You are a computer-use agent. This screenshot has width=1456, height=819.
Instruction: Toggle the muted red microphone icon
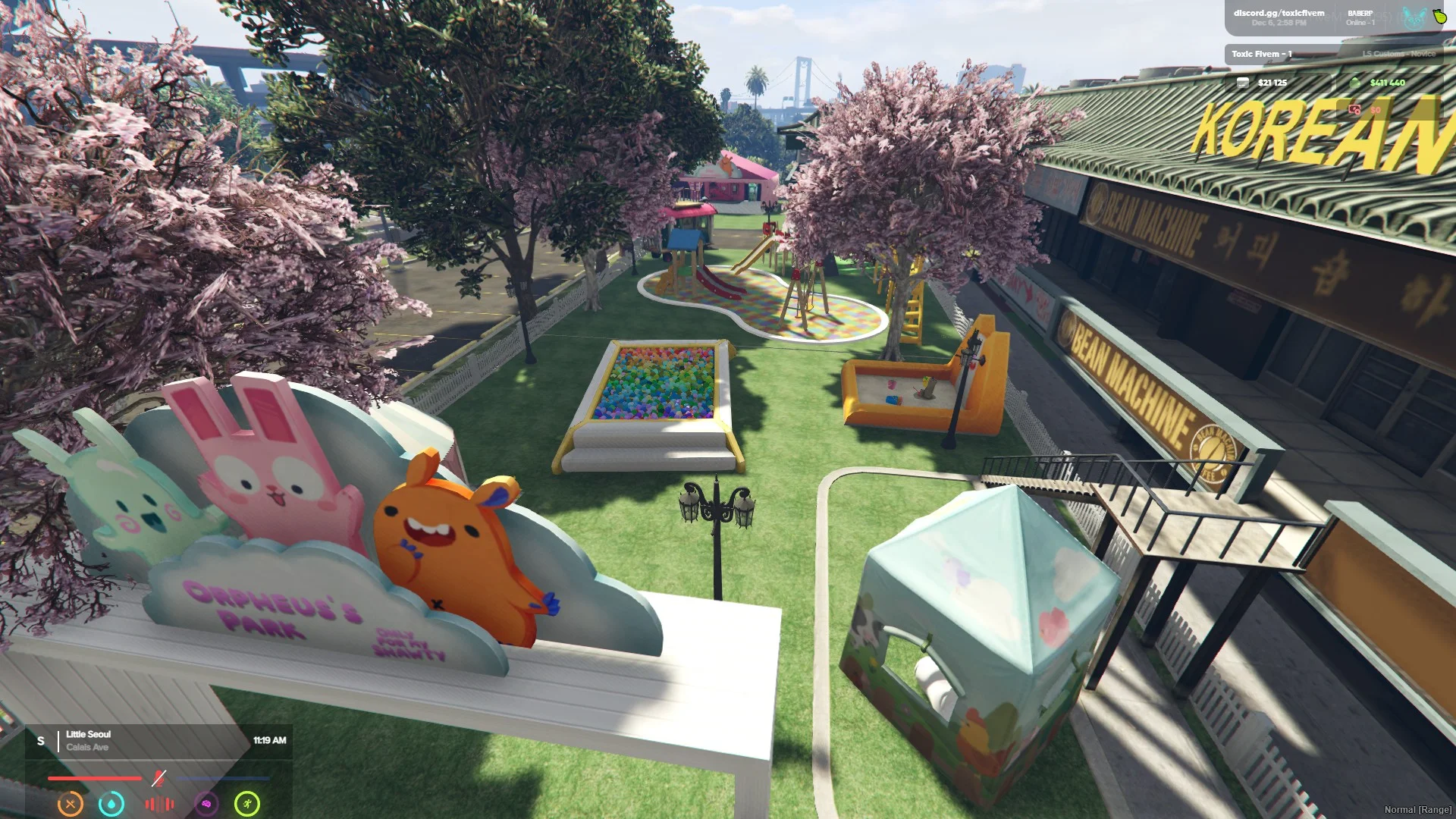point(158,778)
